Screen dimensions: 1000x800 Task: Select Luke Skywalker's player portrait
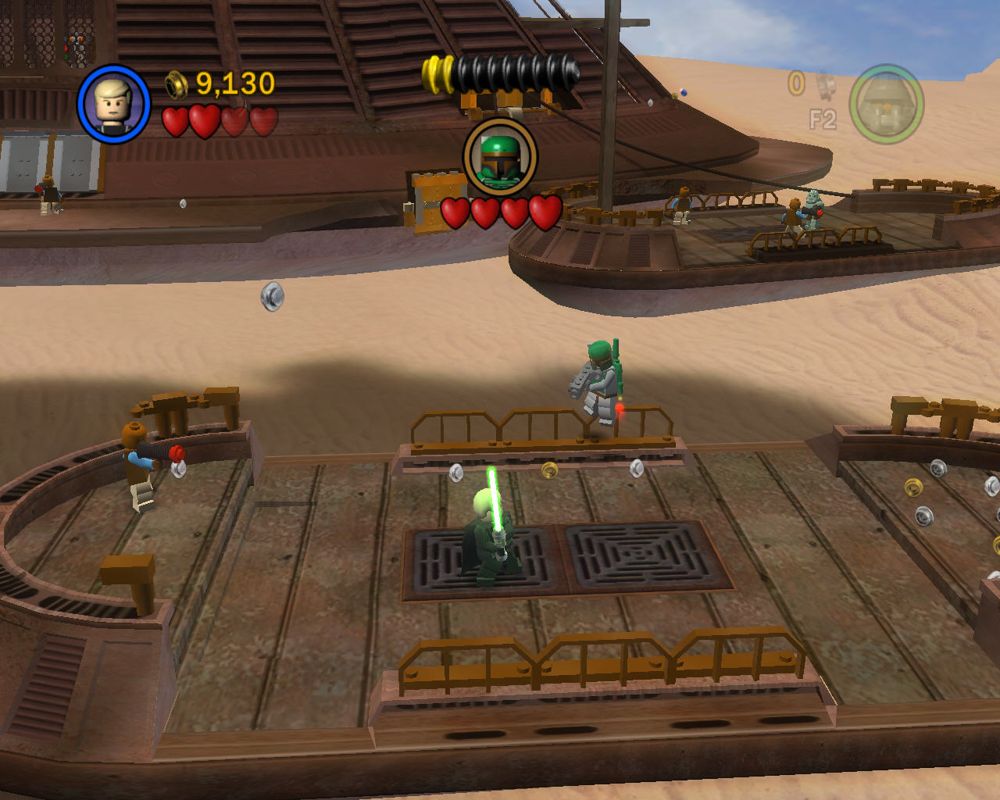114,104
